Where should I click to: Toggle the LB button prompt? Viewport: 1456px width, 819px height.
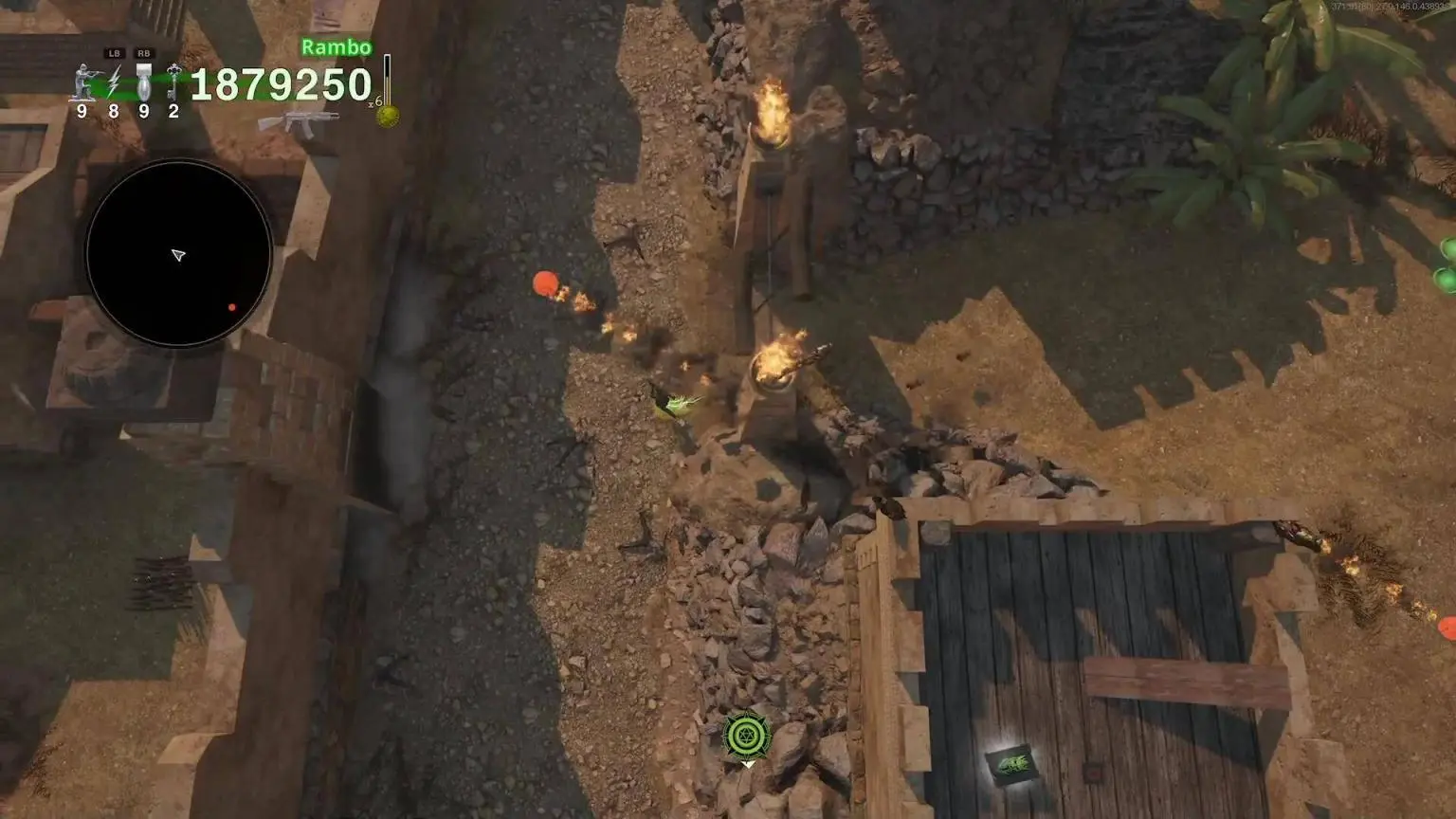click(x=115, y=52)
